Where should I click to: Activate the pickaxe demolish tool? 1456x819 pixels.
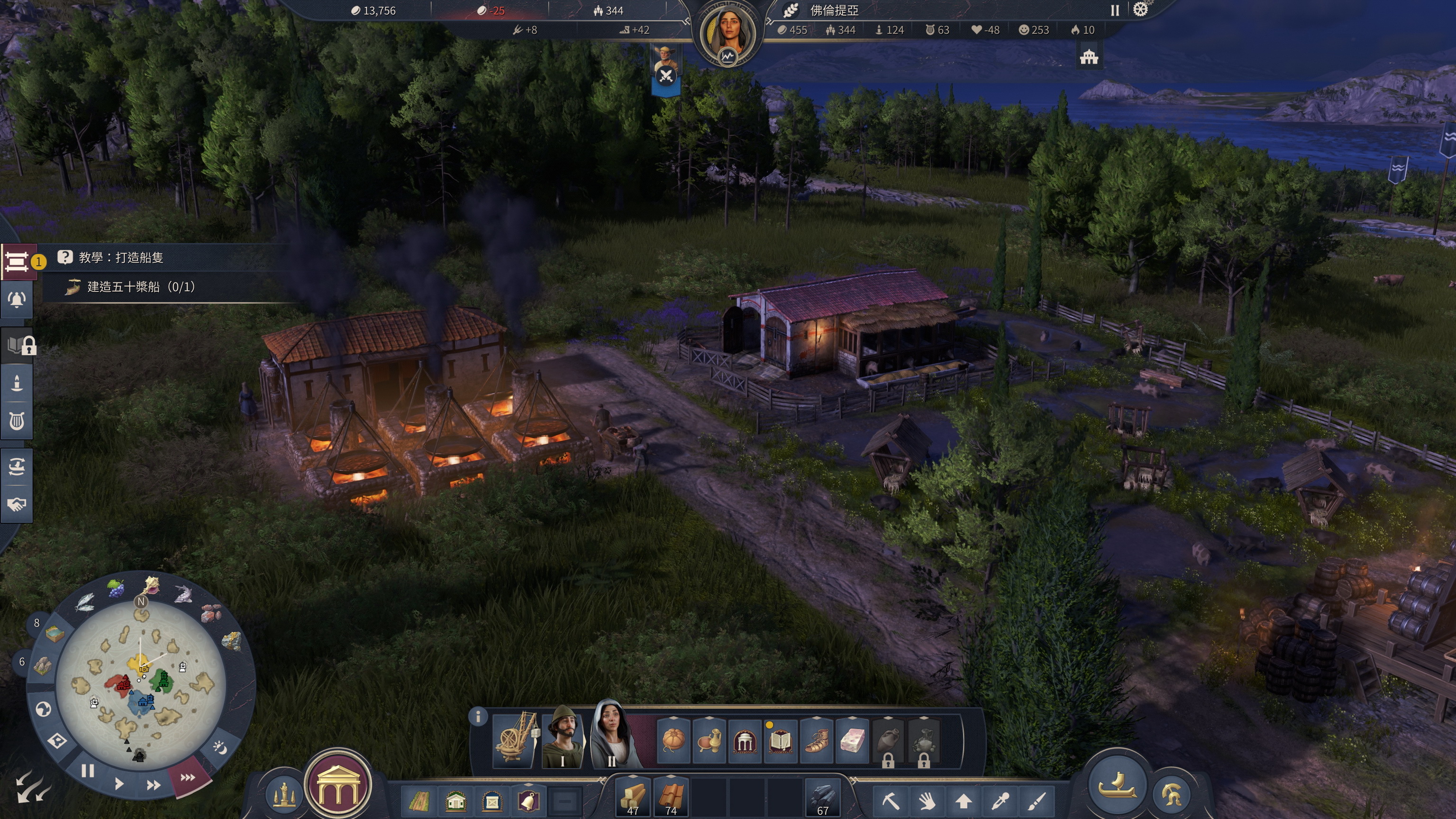890,801
